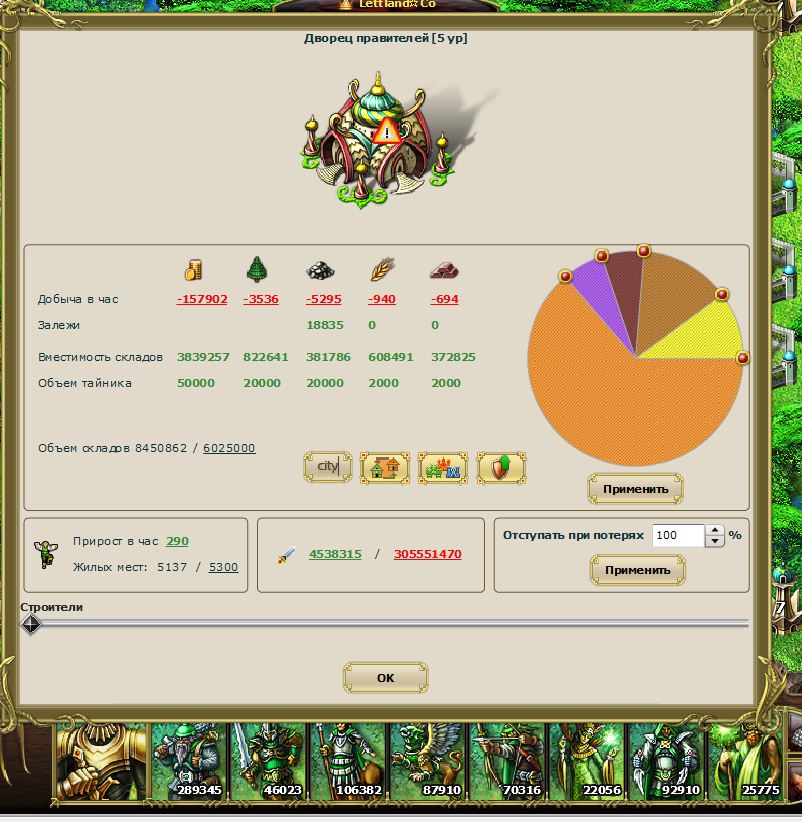Open the population growth link 290
This screenshot has width=802, height=822.
tap(177, 541)
